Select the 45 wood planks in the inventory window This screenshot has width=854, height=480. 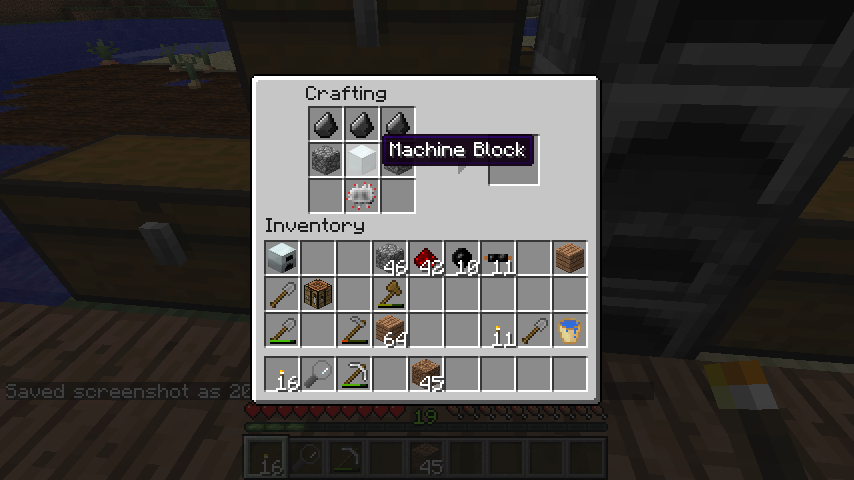[426, 374]
